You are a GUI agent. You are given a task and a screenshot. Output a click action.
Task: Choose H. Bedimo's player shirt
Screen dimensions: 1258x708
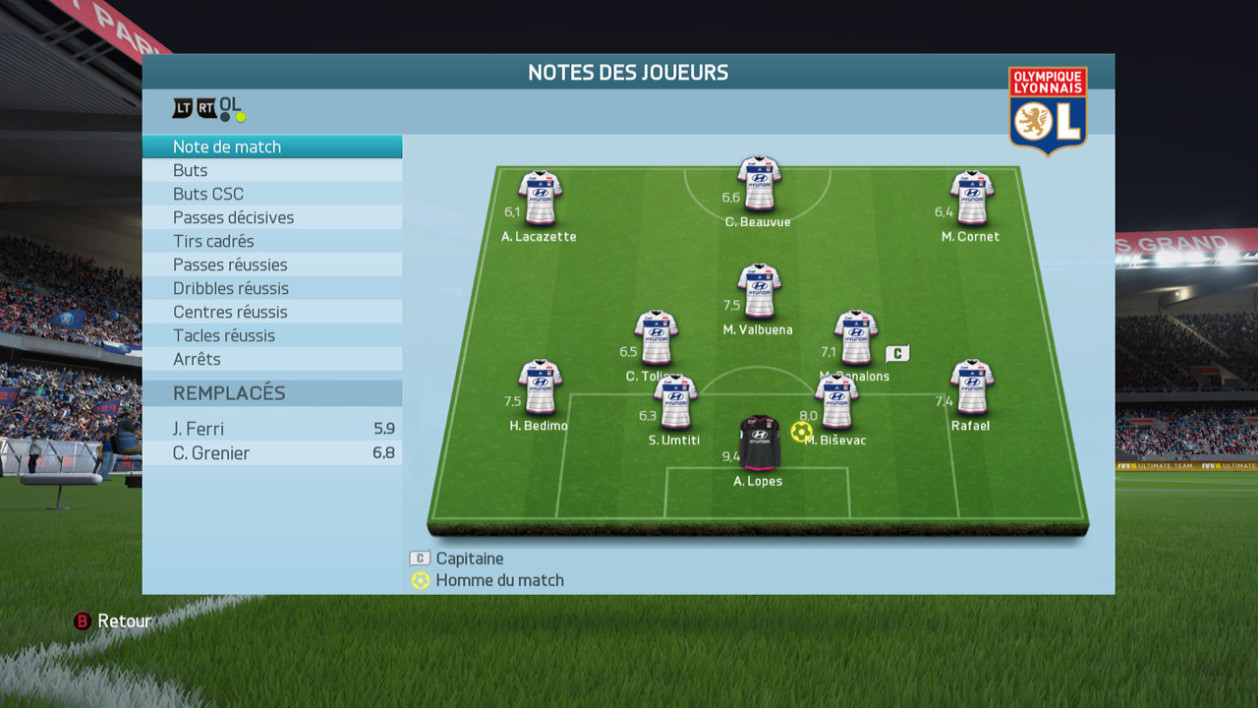(x=539, y=387)
